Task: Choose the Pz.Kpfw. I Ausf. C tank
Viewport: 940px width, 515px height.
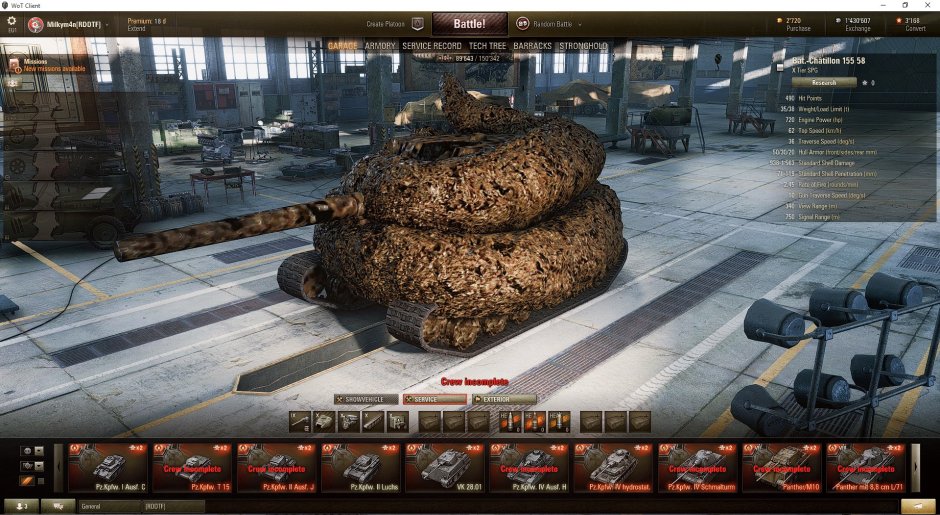Action: point(107,468)
